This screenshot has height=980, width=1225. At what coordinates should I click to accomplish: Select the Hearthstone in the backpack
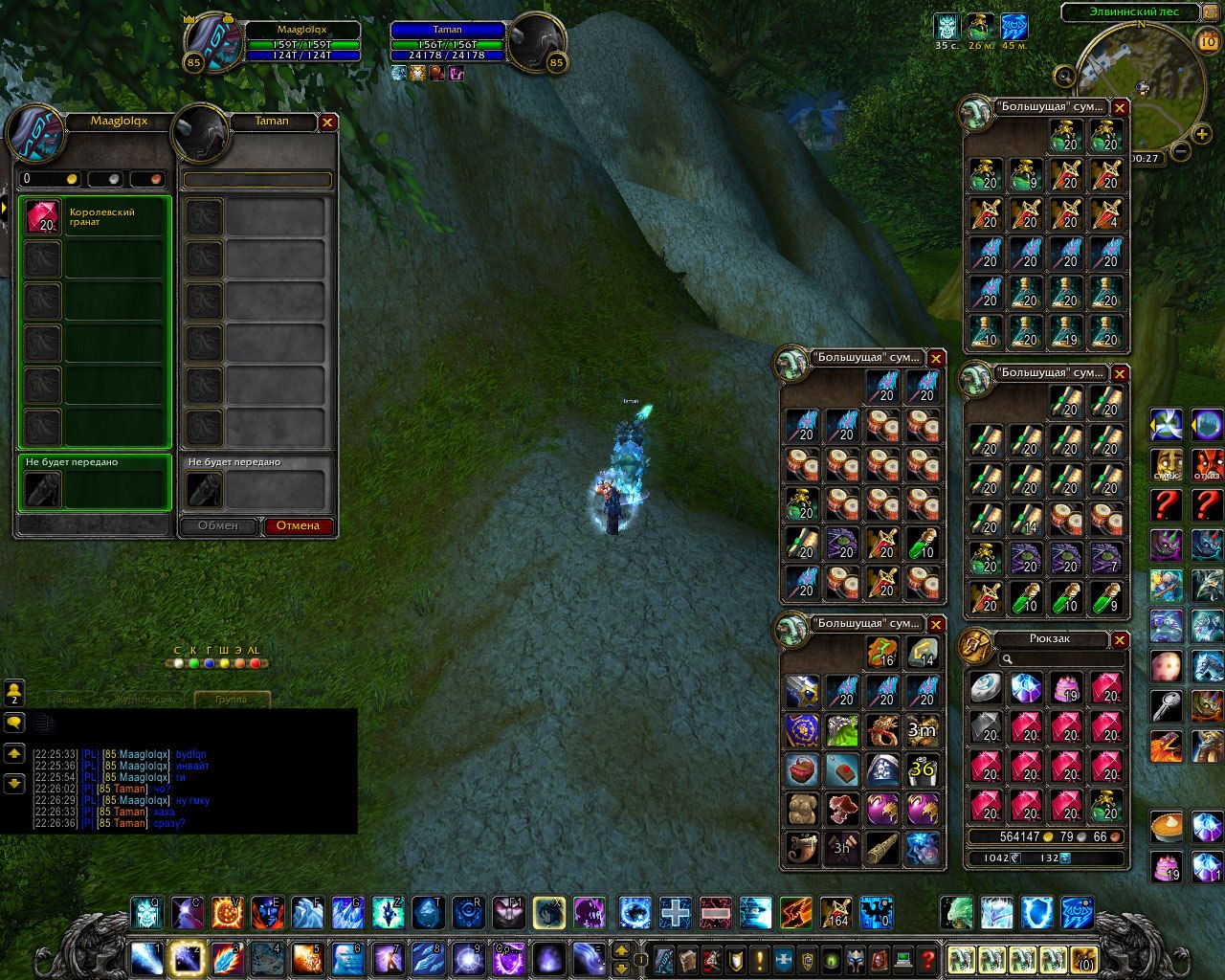tap(986, 687)
